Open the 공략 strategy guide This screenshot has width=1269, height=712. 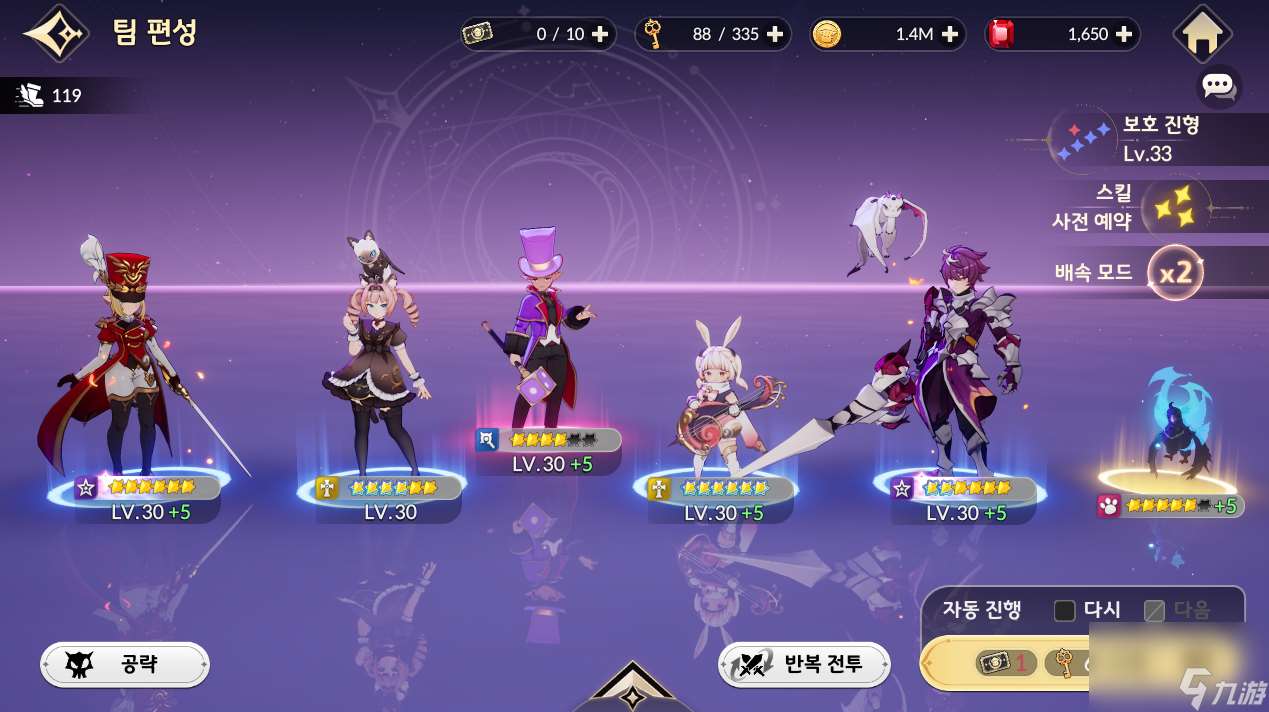(125, 663)
